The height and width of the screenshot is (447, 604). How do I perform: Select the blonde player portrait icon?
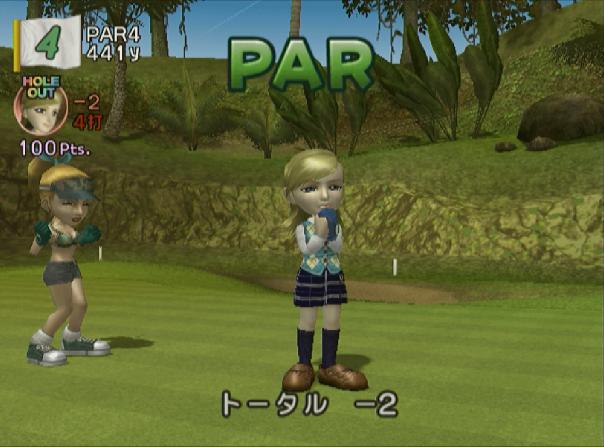click(x=41, y=110)
